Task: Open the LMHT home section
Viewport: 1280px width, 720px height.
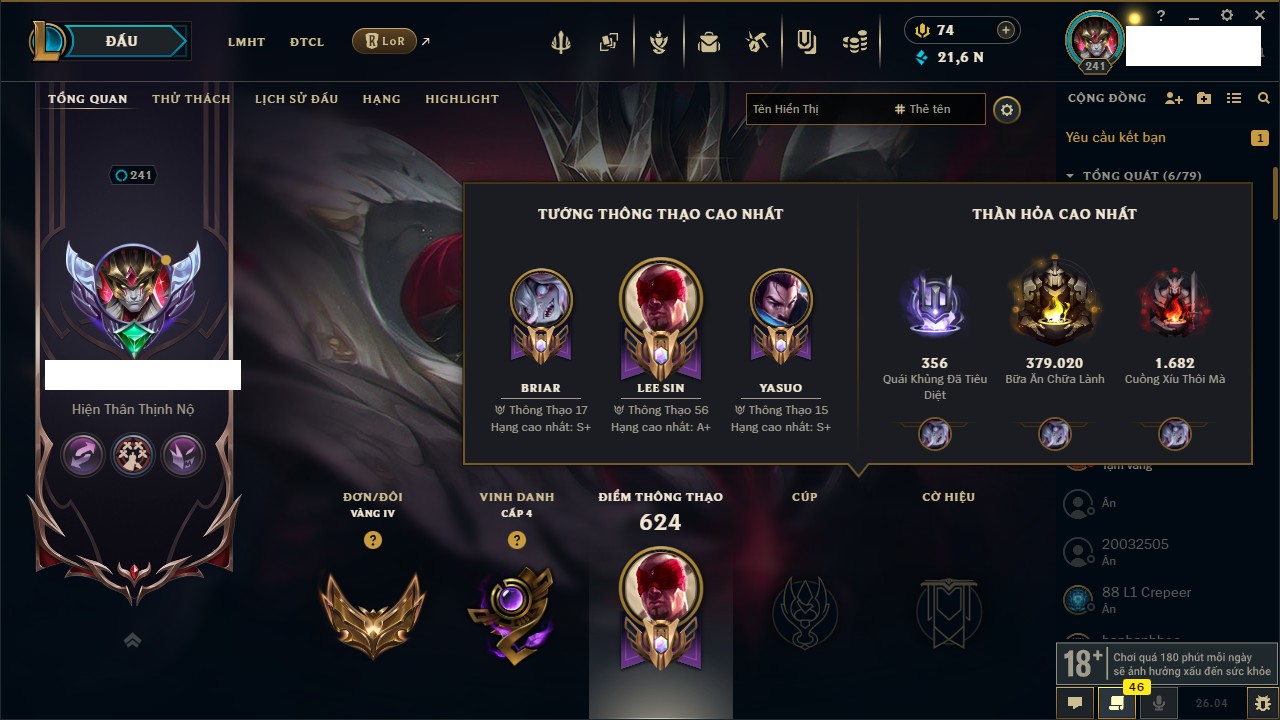Action: point(246,42)
